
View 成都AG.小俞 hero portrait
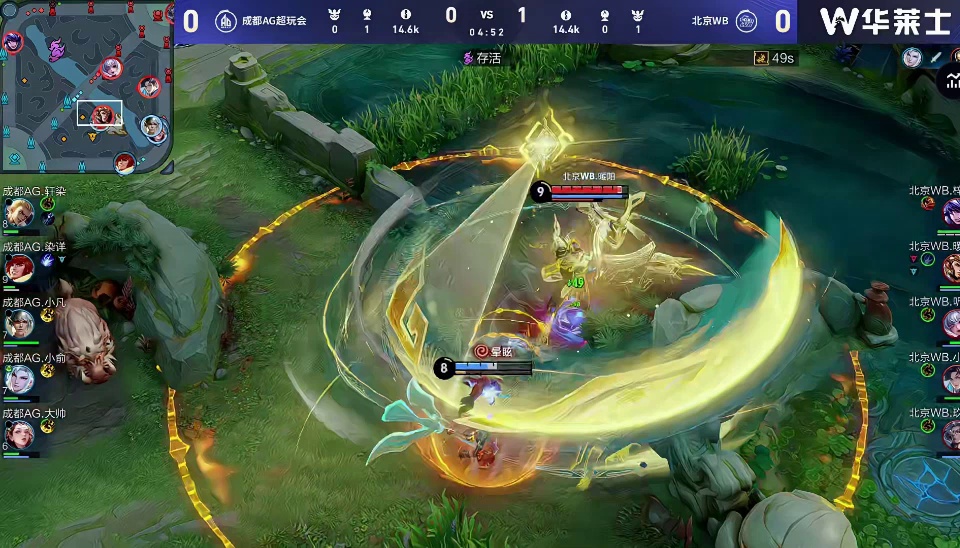(x=19, y=378)
